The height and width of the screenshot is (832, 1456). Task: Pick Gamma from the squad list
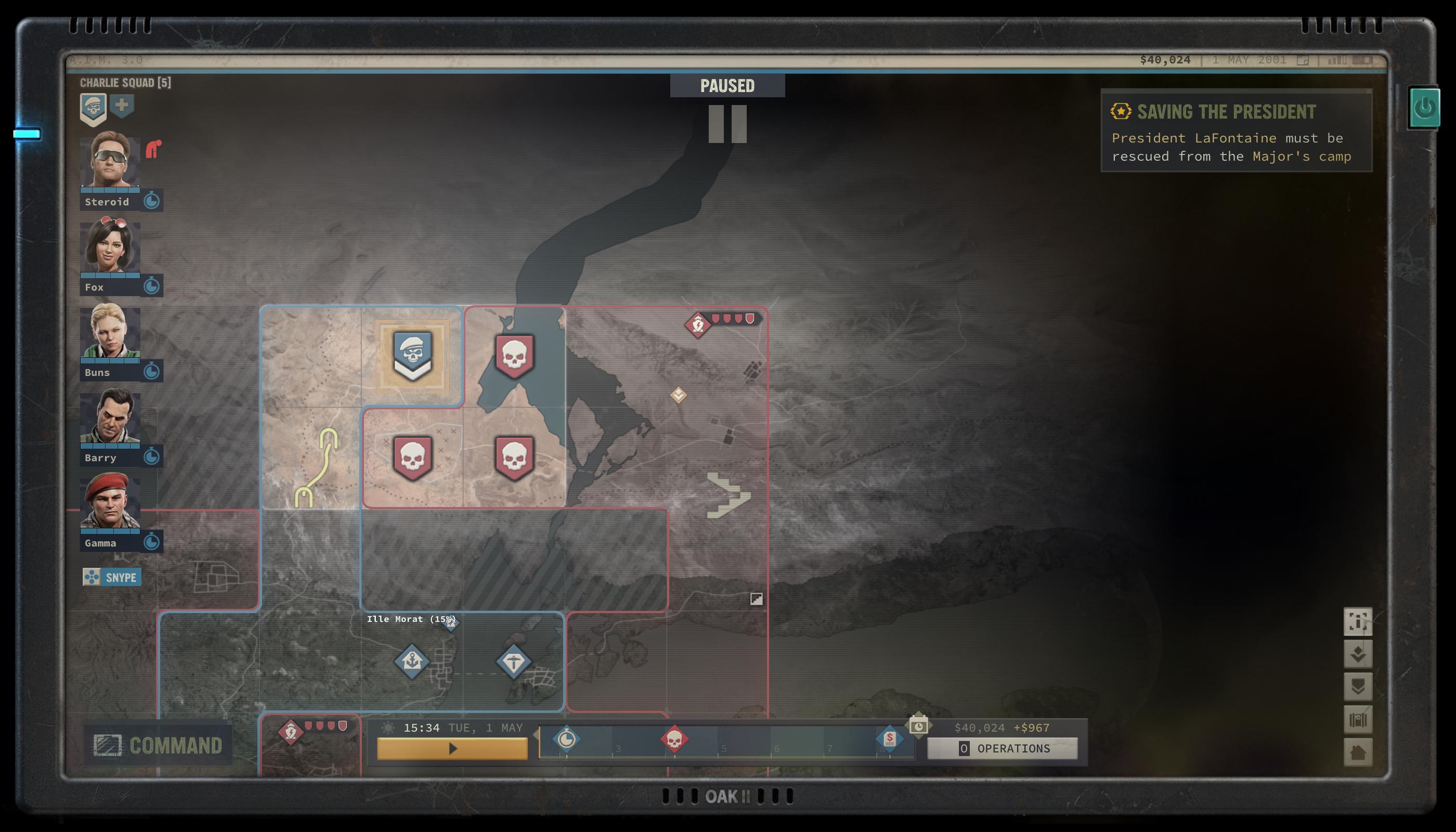point(110,502)
